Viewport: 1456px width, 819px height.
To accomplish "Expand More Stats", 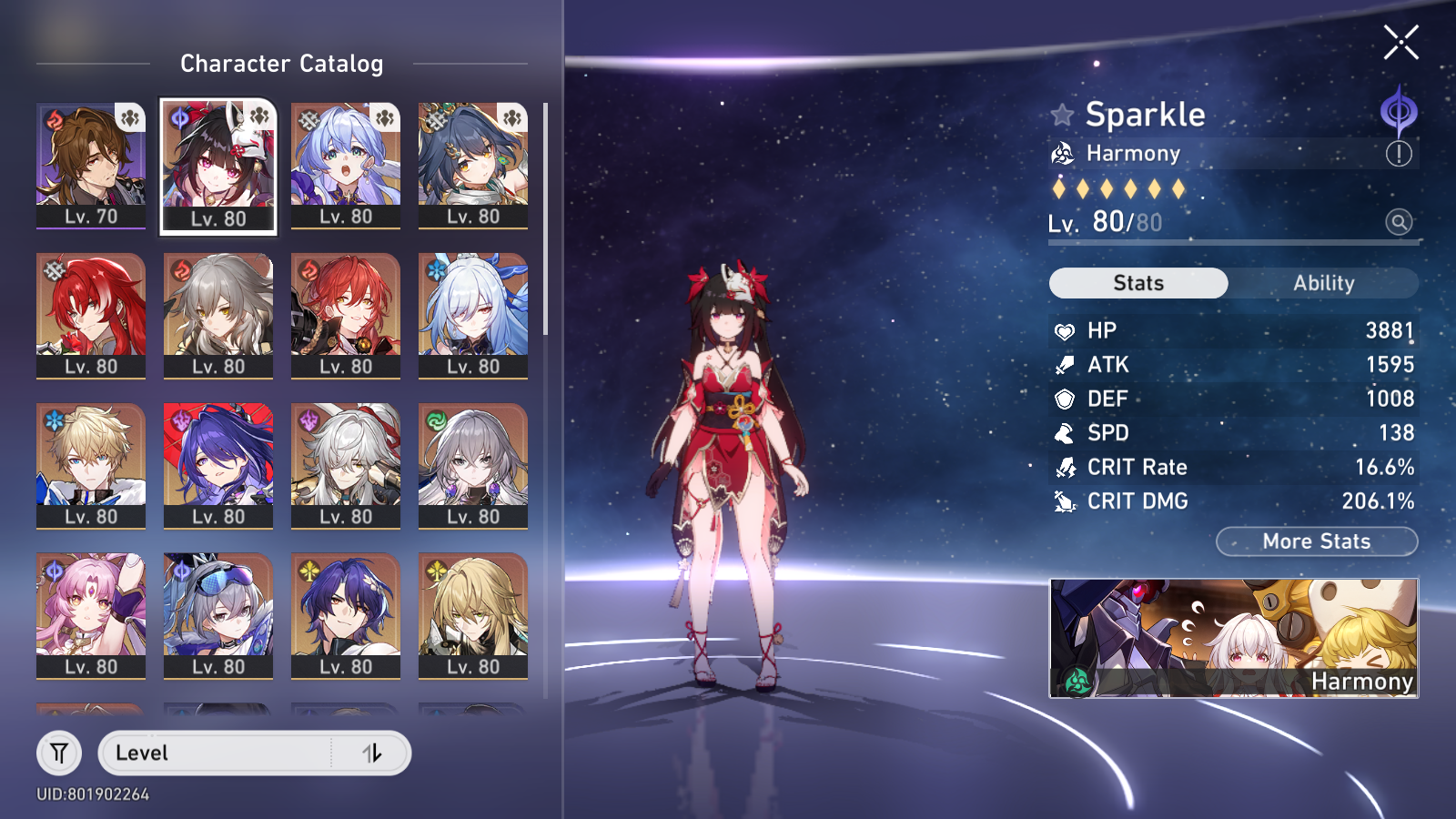I will click(1316, 541).
